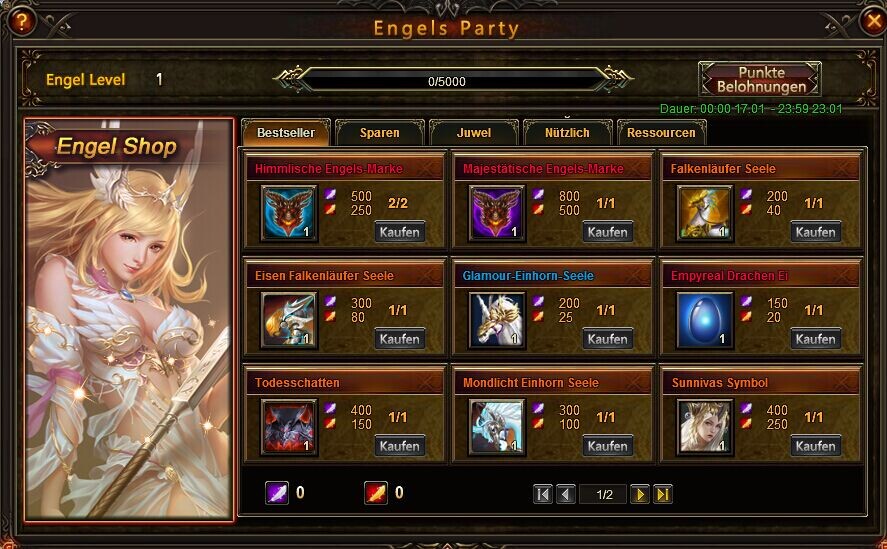Select the Juwel tab

(x=473, y=133)
